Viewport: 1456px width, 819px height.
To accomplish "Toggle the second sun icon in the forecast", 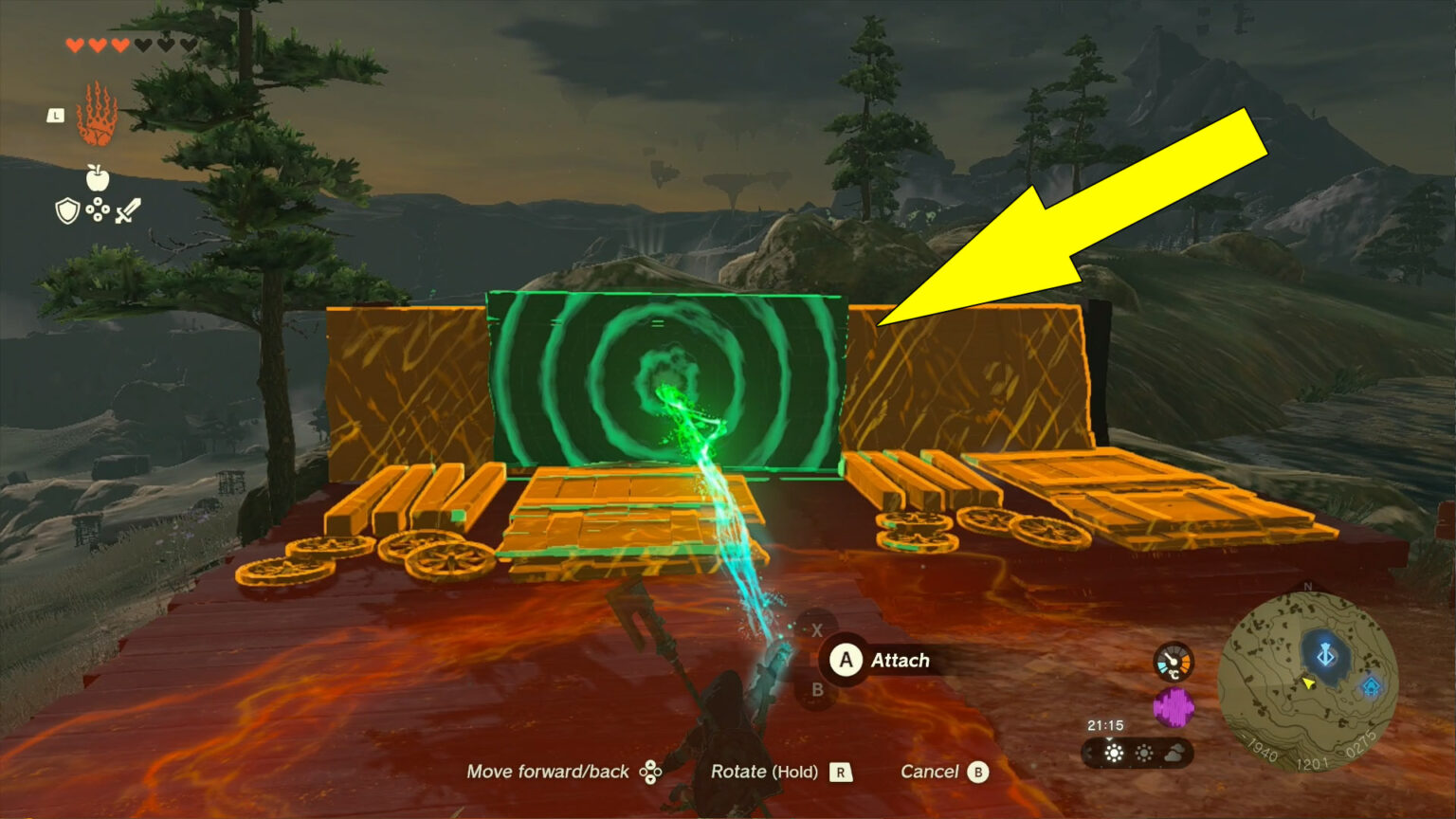I will (1144, 753).
